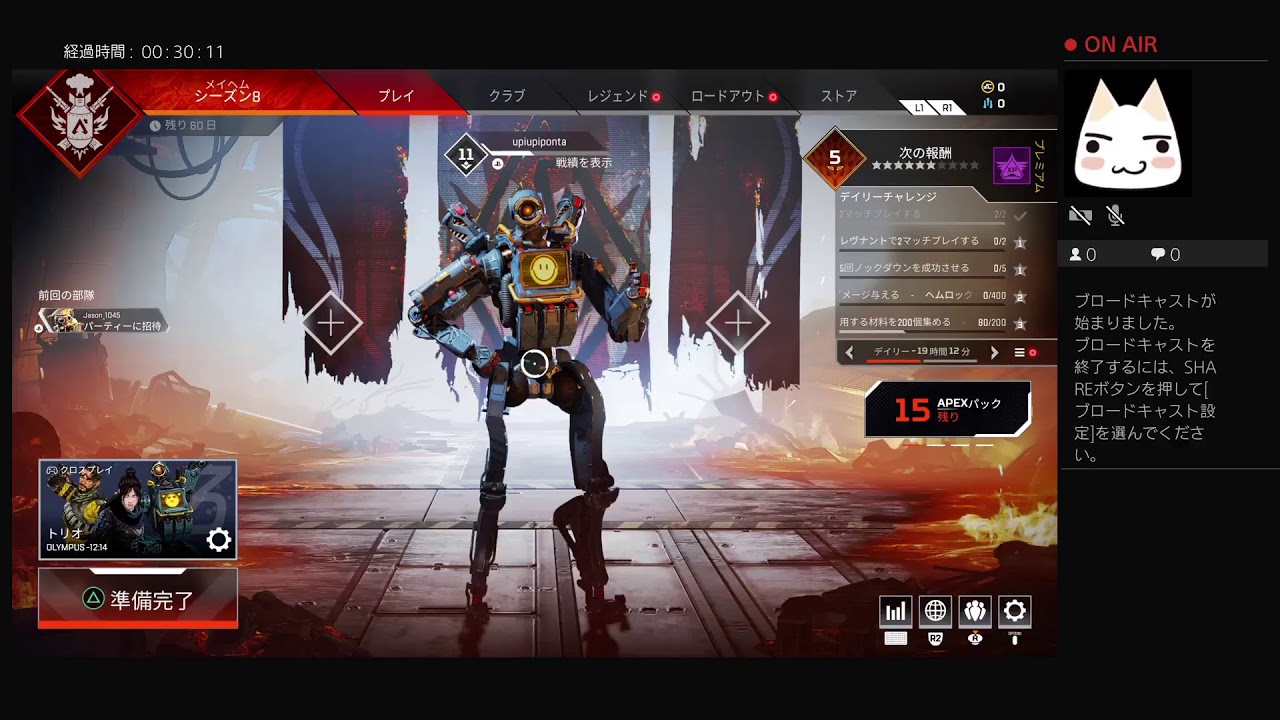
Task: Open the globe data center icon
Action: point(935,611)
